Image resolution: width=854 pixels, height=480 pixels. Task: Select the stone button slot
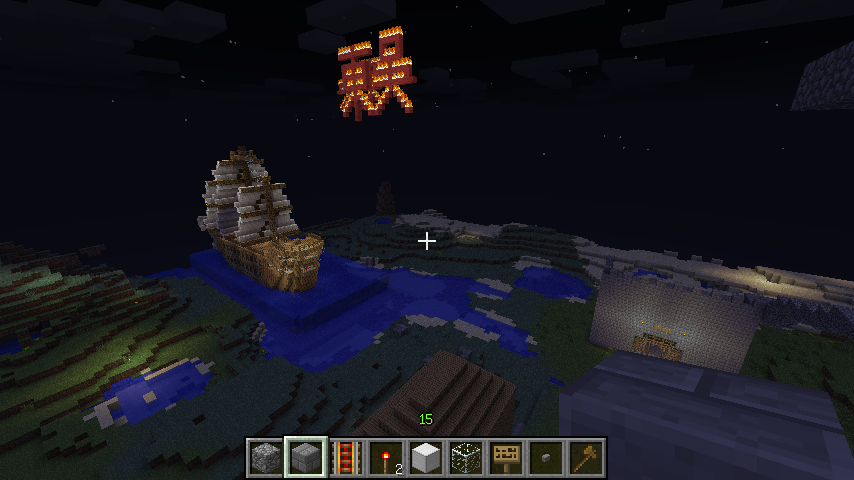point(546,458)
